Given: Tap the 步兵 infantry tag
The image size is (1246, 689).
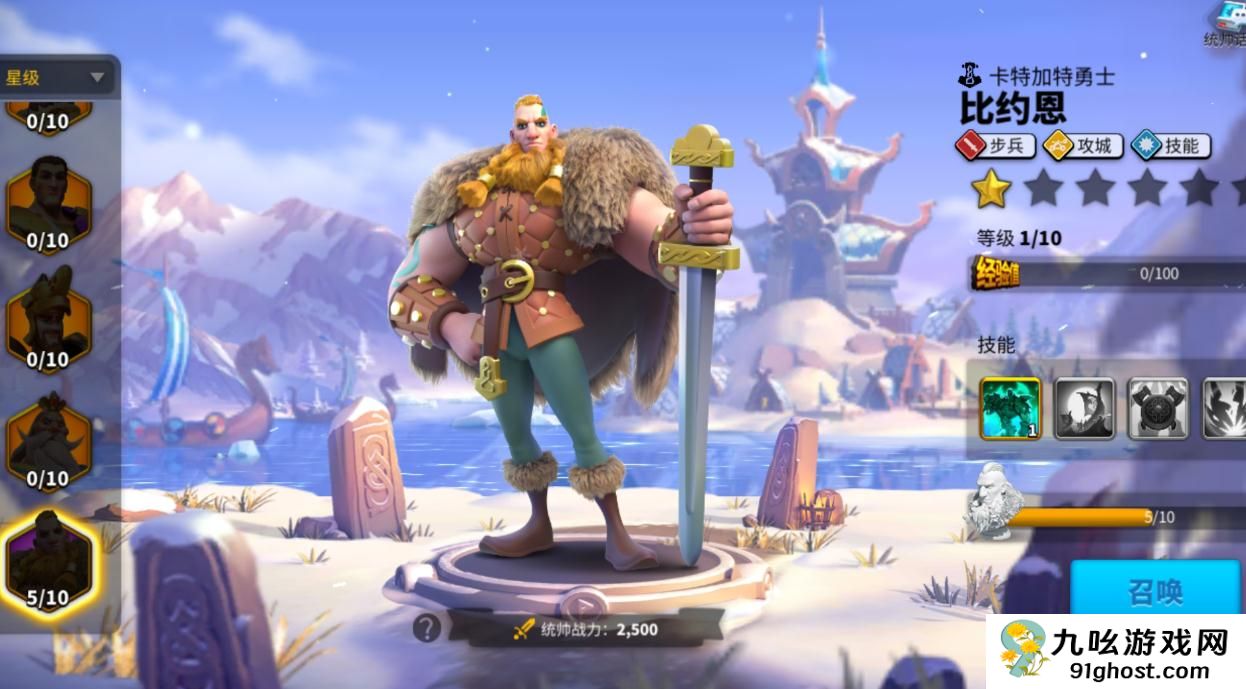Looking at the screenshot, I should [995, 146].
